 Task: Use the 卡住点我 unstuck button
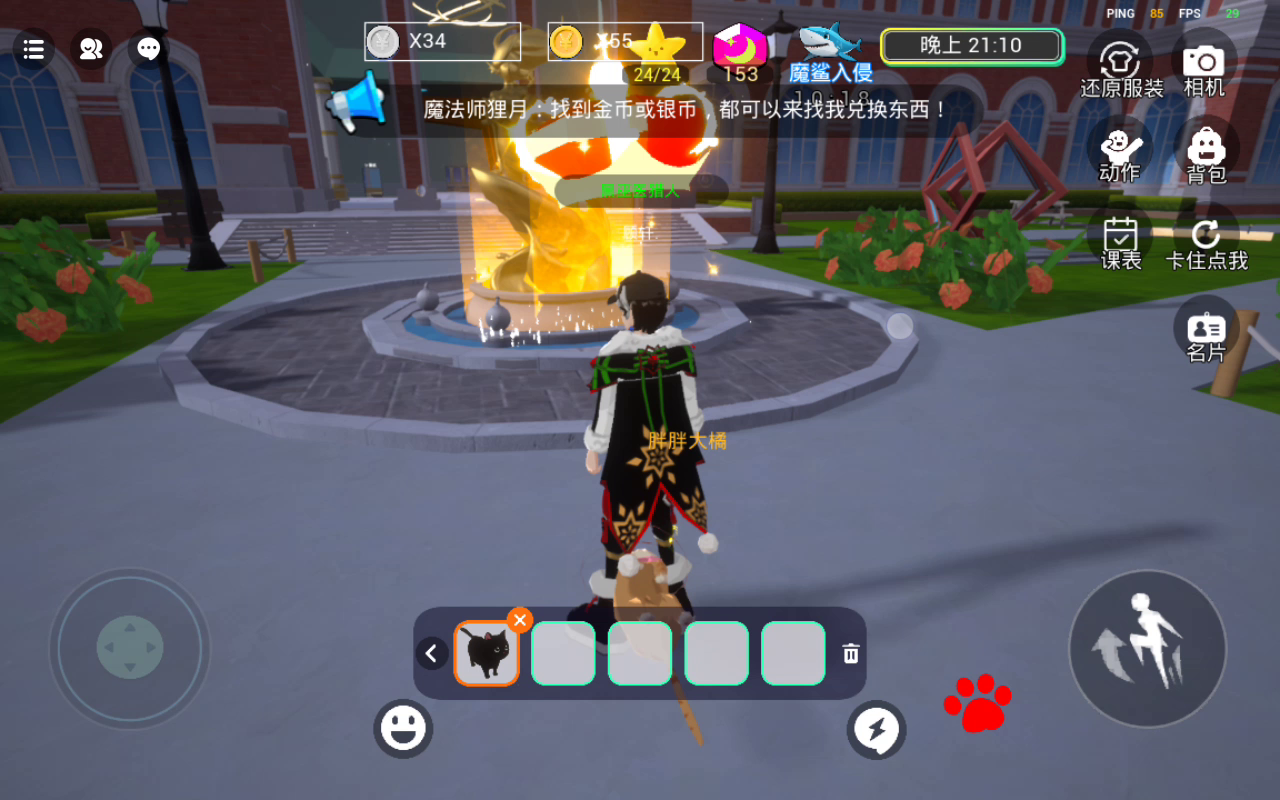[1206, 241]
